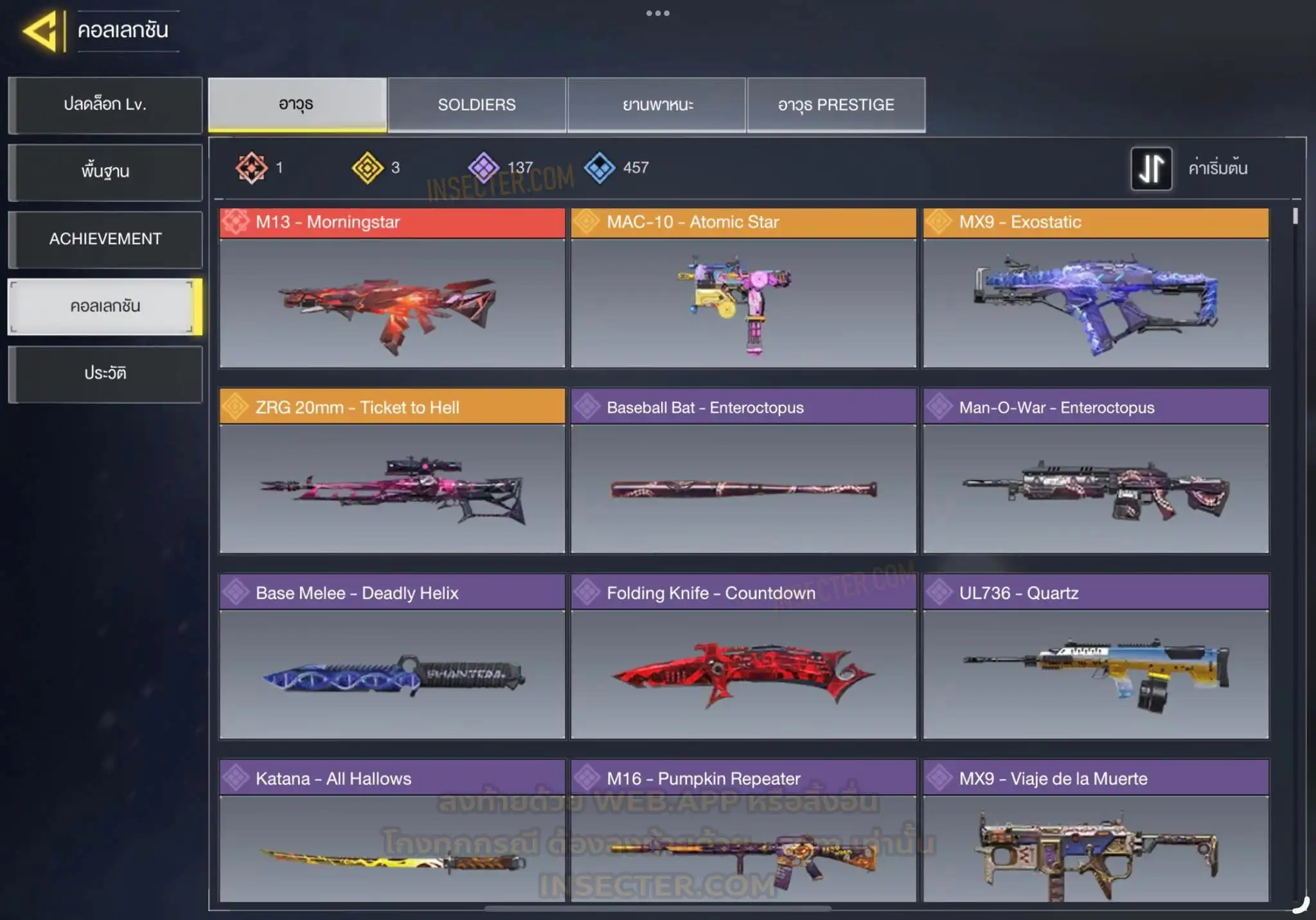View the MX9 - Exostatic skin
This screenshot has width=1316, height=920.
pyautogui.click(x=1096, y=288)
